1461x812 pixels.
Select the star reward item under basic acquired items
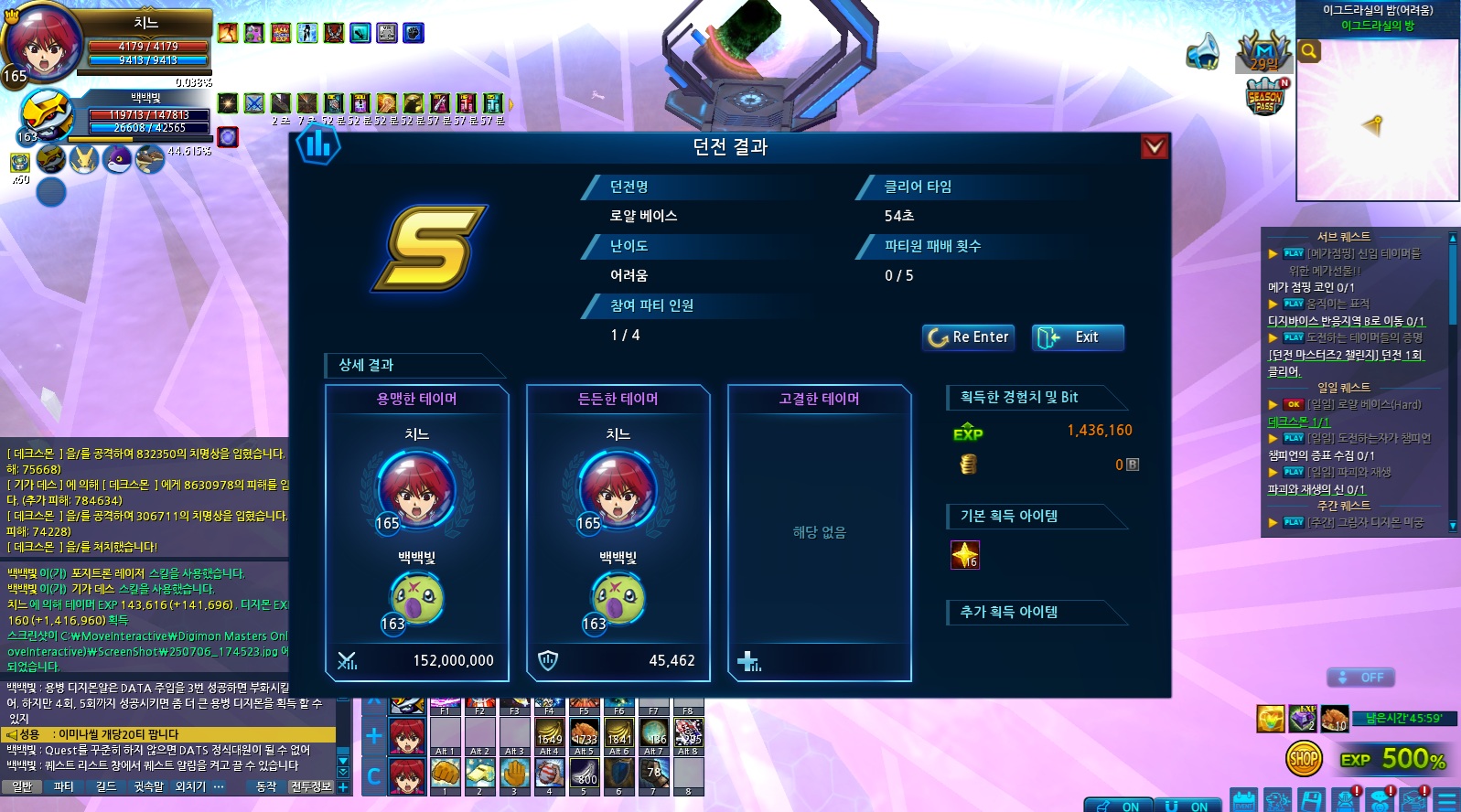[x=965, y=555]
